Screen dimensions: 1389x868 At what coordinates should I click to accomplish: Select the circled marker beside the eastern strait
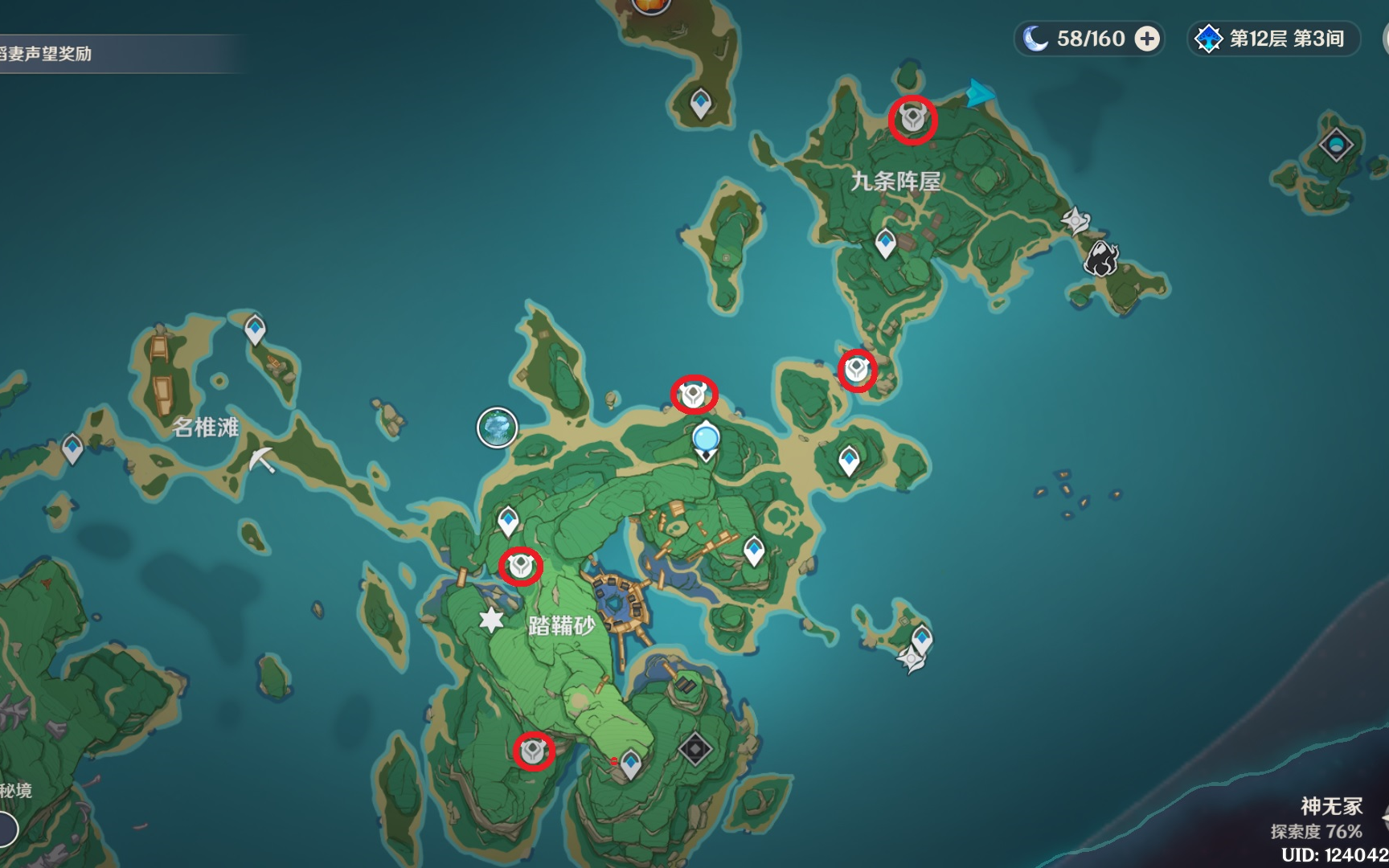point(856,370)
